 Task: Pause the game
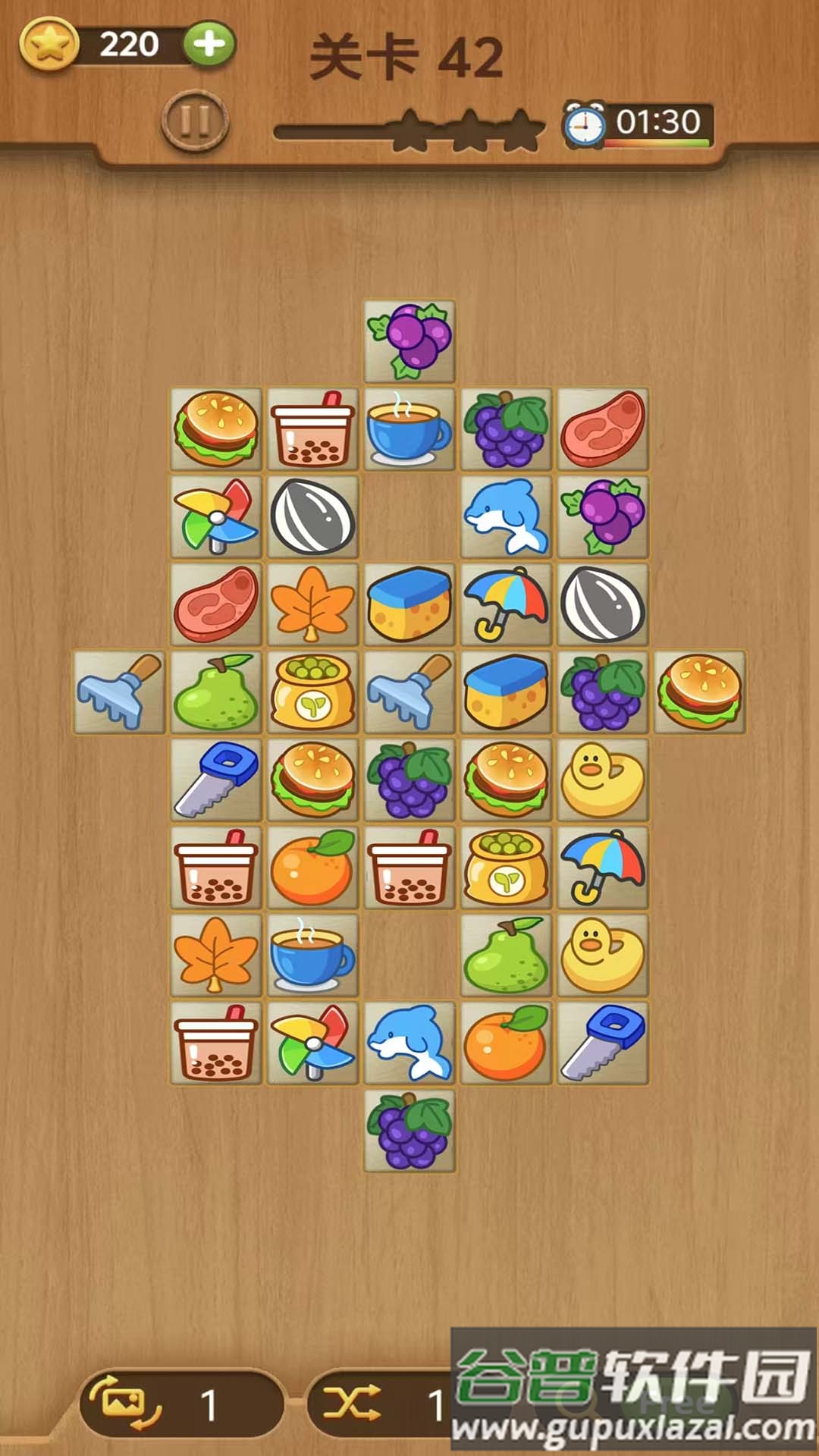(x=195, y=121)
